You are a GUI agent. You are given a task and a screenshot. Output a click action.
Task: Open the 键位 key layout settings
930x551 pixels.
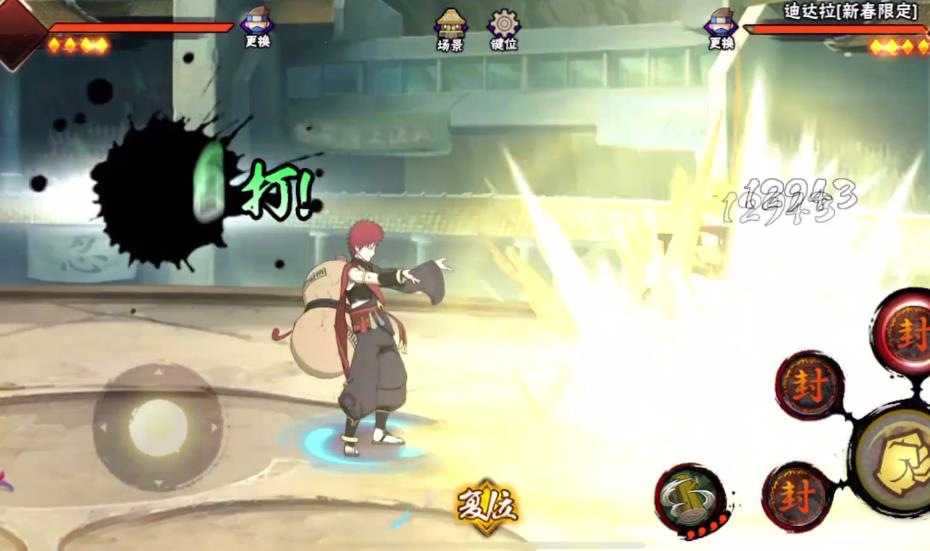coord(503,29)
